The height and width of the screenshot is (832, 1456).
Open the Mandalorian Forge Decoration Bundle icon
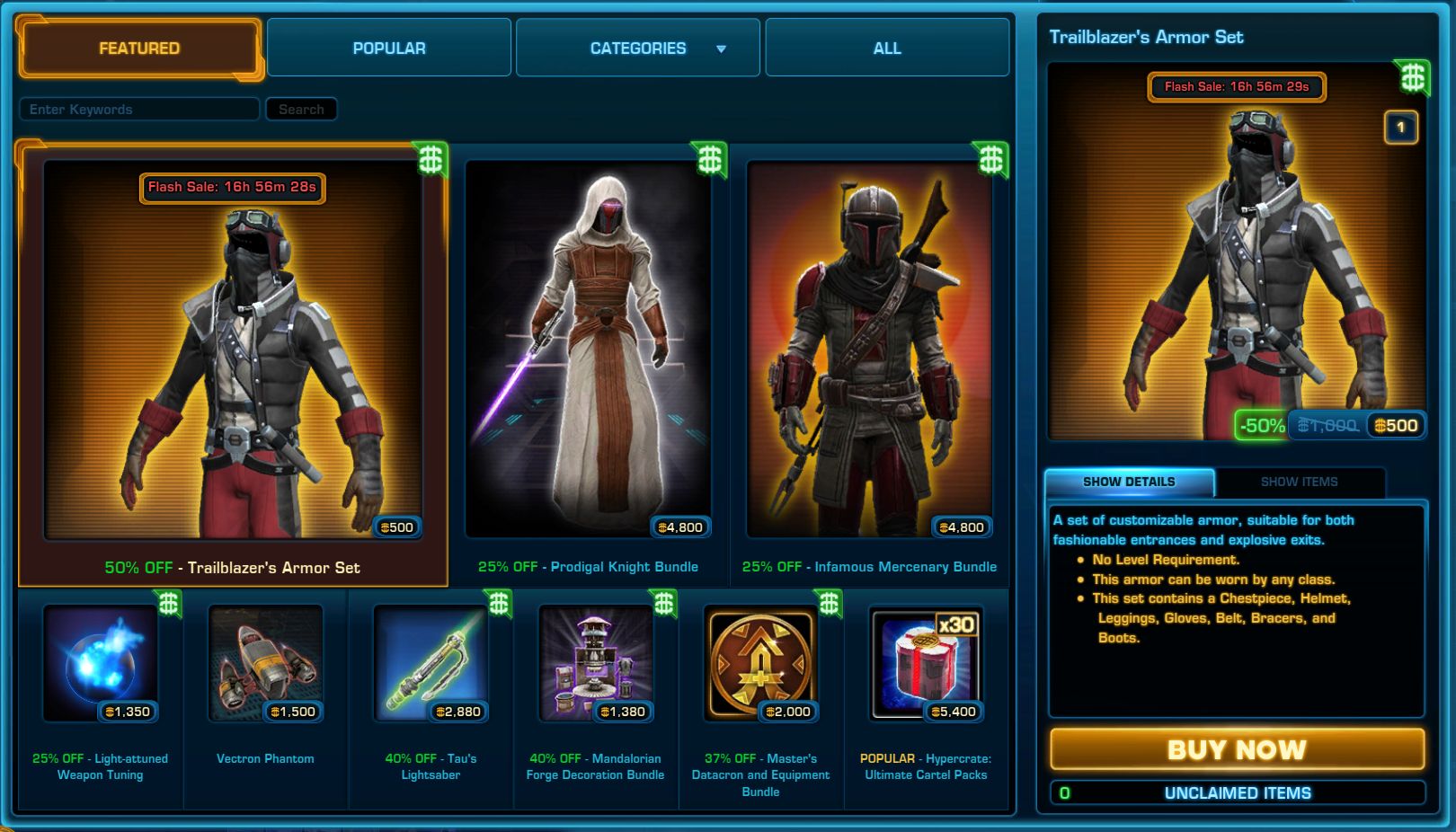595,663
